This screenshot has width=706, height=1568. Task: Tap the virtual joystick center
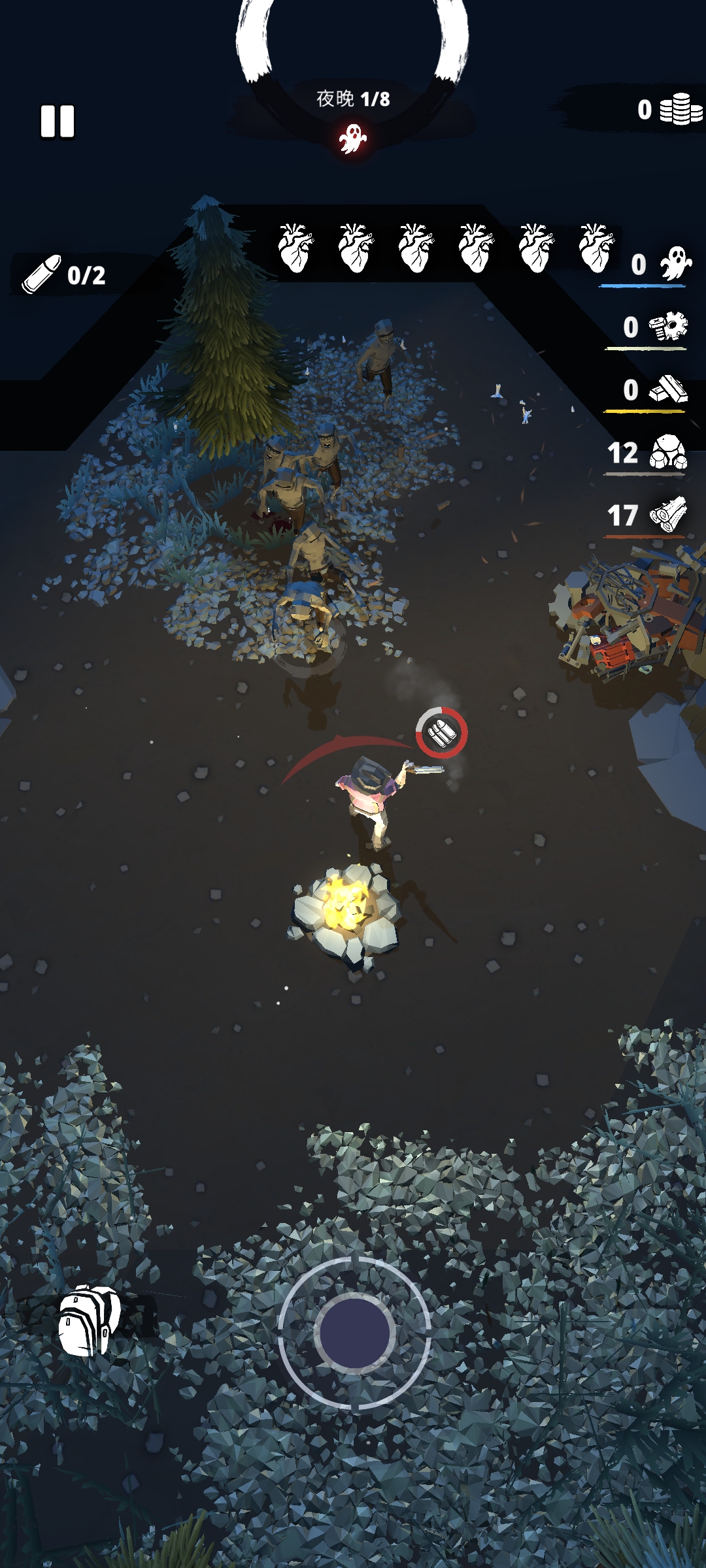point(354,1333)
